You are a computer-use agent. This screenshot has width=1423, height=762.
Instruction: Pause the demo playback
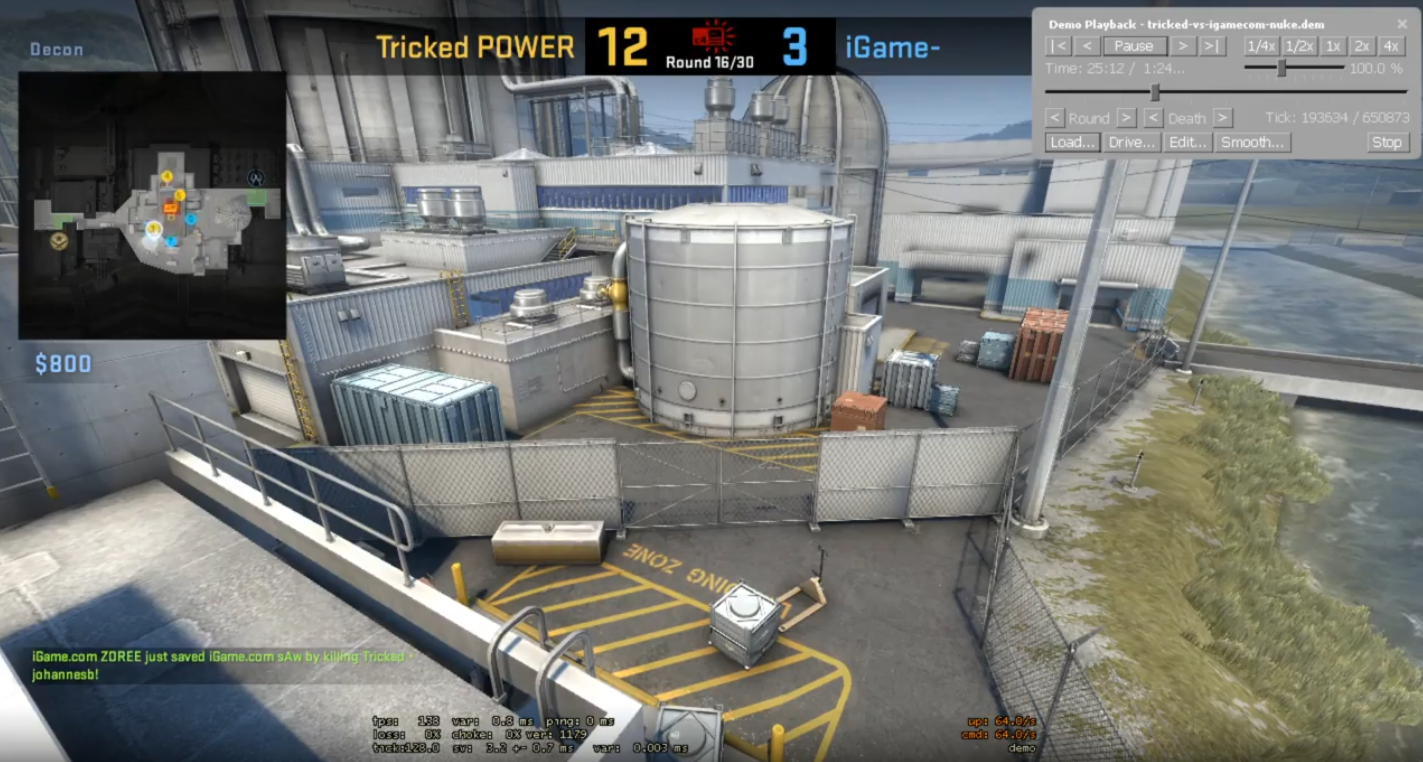click(x=1133, y=46)
